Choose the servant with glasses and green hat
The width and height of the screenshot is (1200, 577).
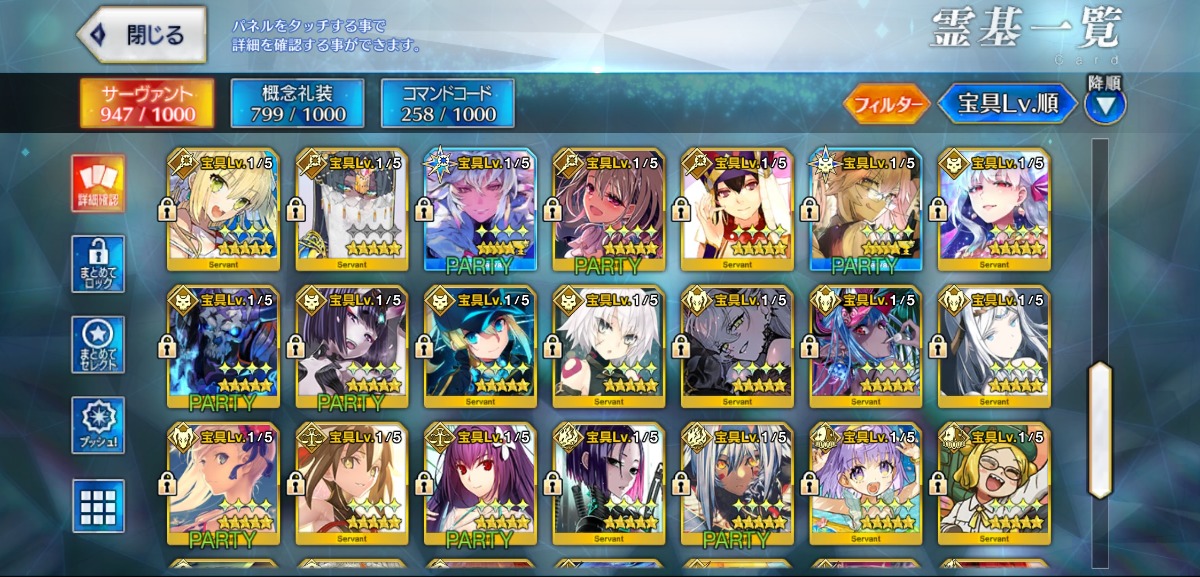(x=994, y=484)
